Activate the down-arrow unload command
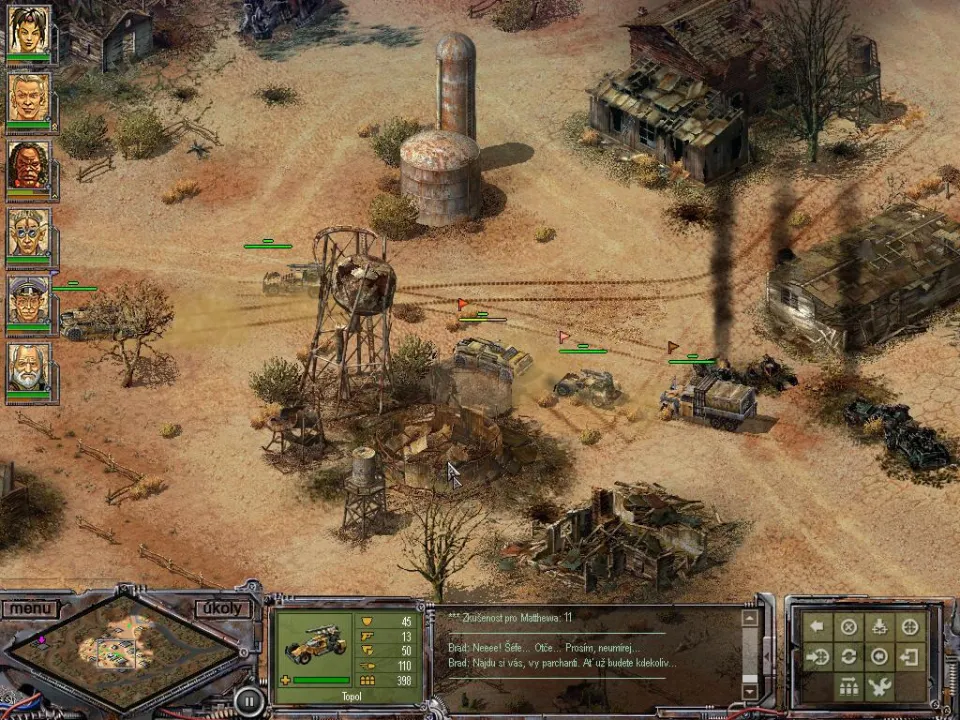This screenshot has height=720, width=960. pos(879,627)
